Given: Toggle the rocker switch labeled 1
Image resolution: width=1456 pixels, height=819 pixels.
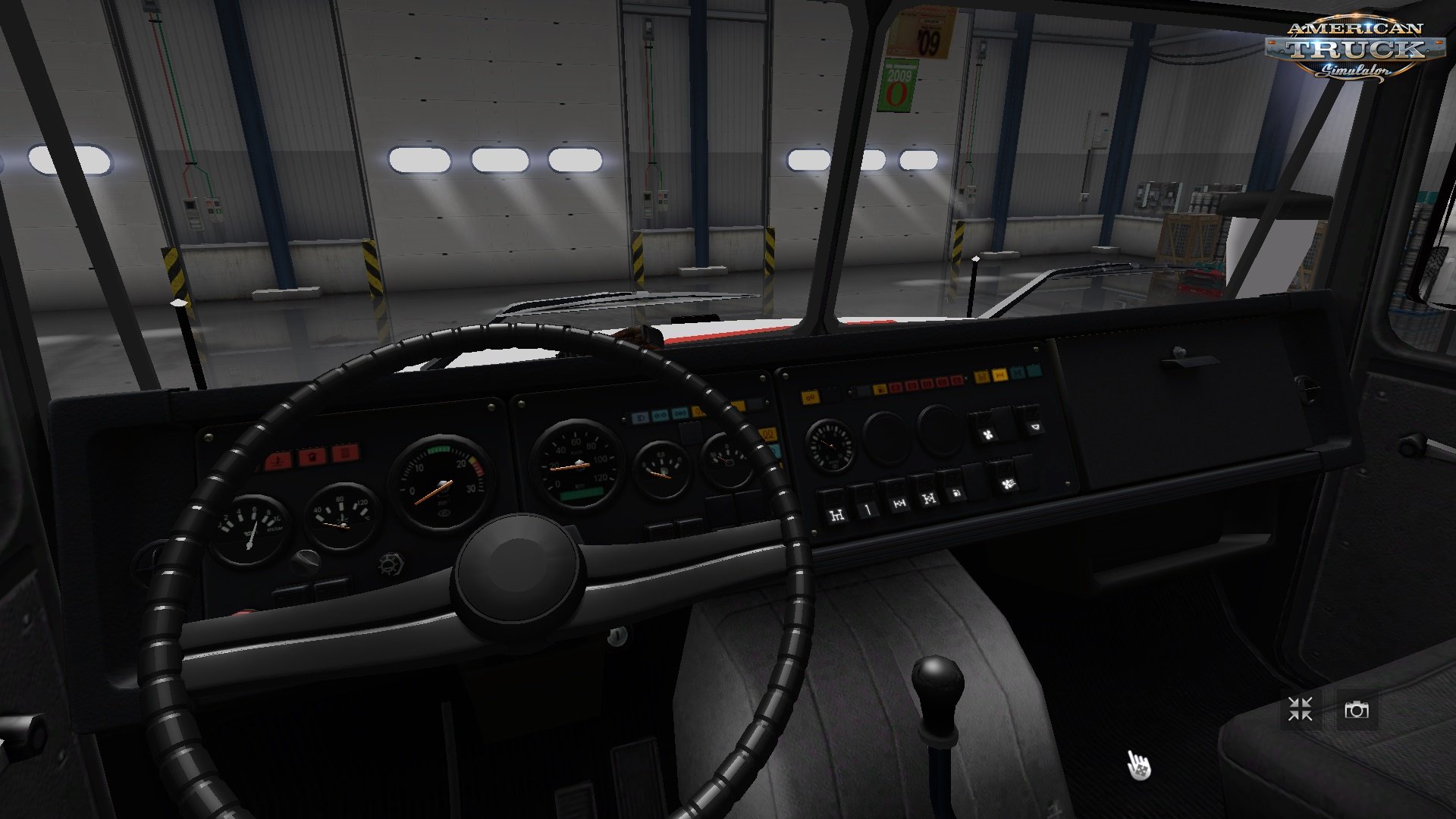Looking at the screenshot, I should 868,510.
